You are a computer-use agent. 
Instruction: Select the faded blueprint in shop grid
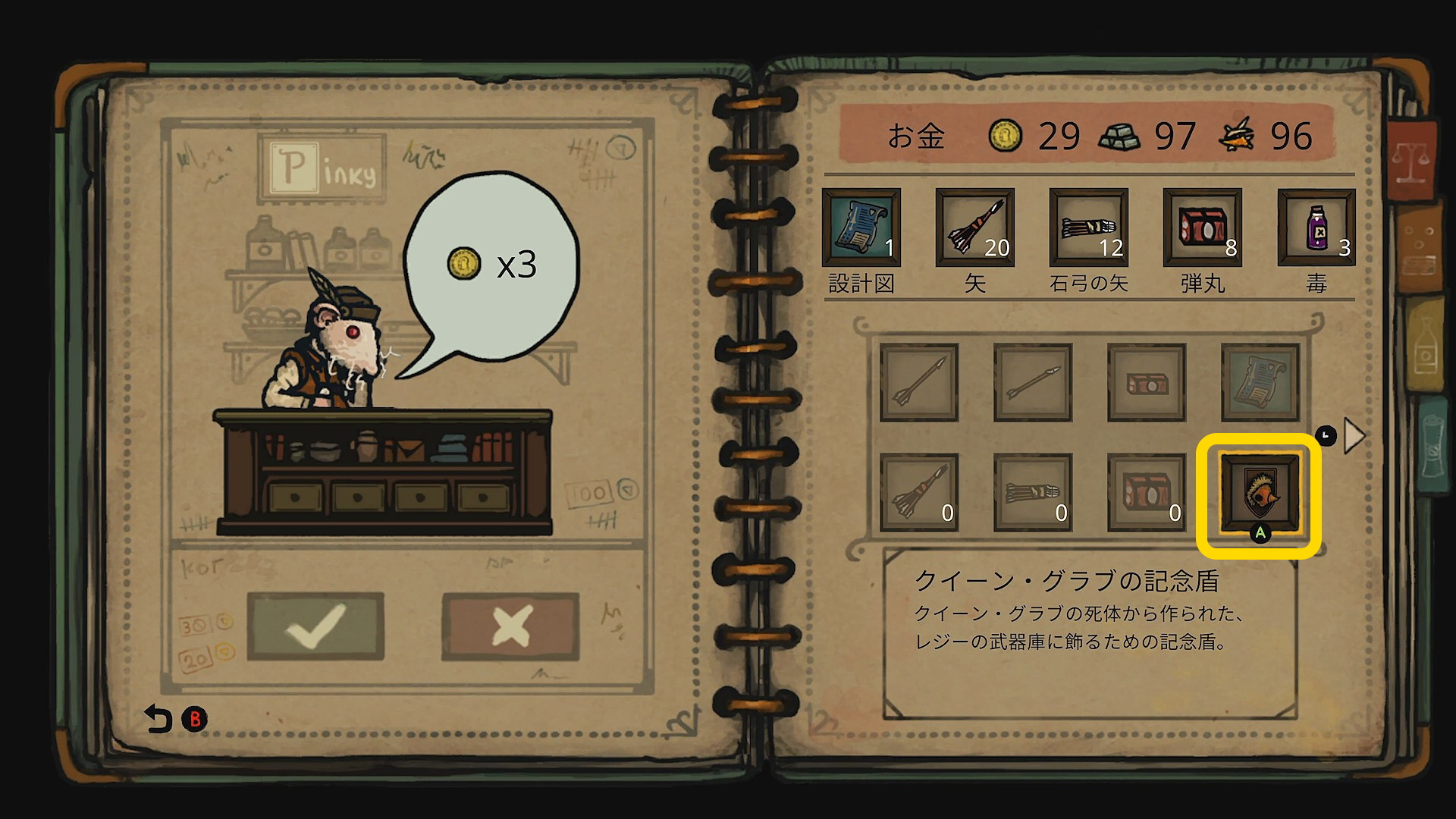coord(1260,382)
